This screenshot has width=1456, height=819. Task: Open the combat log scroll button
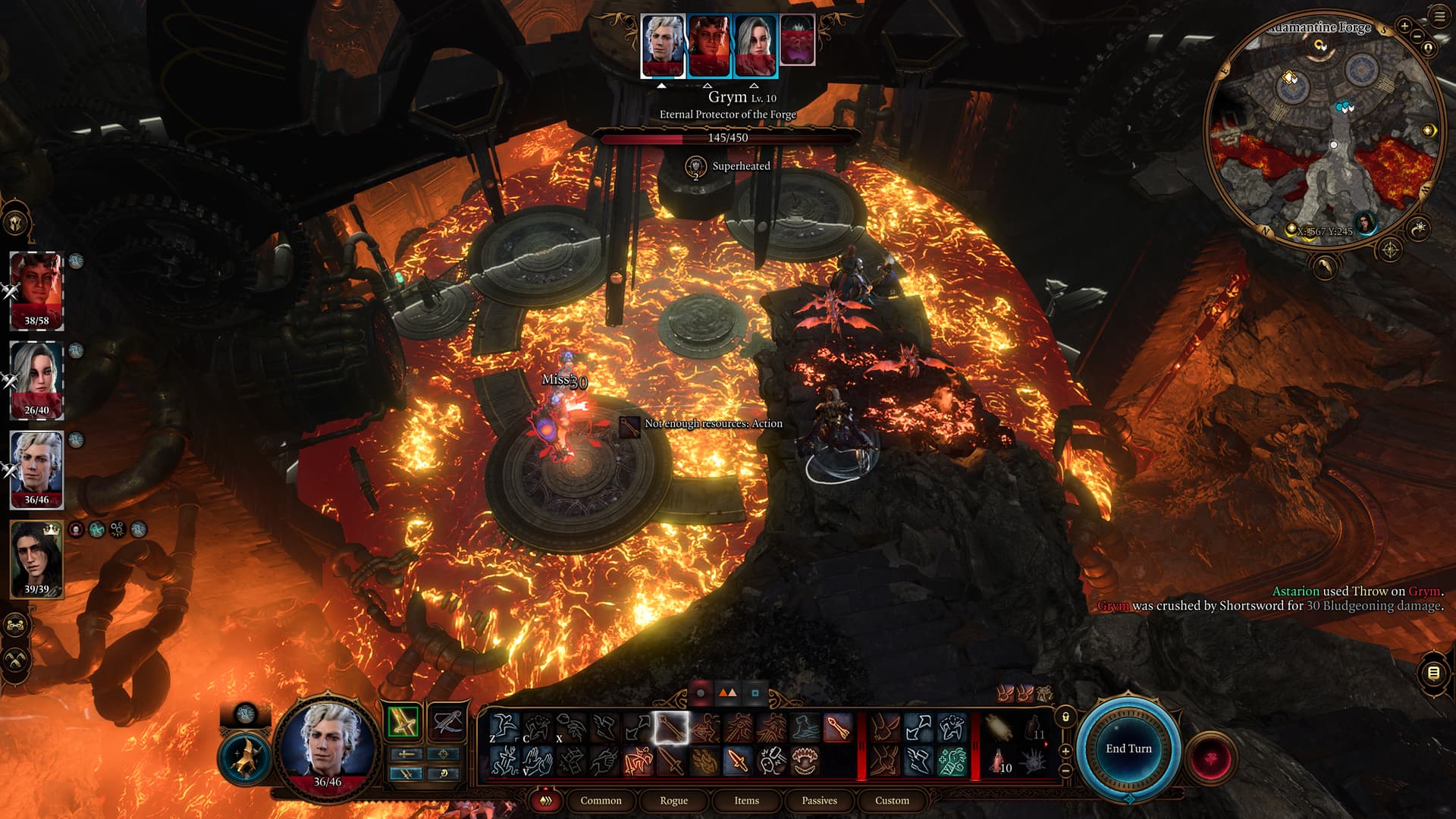[x=1432, y=673]
